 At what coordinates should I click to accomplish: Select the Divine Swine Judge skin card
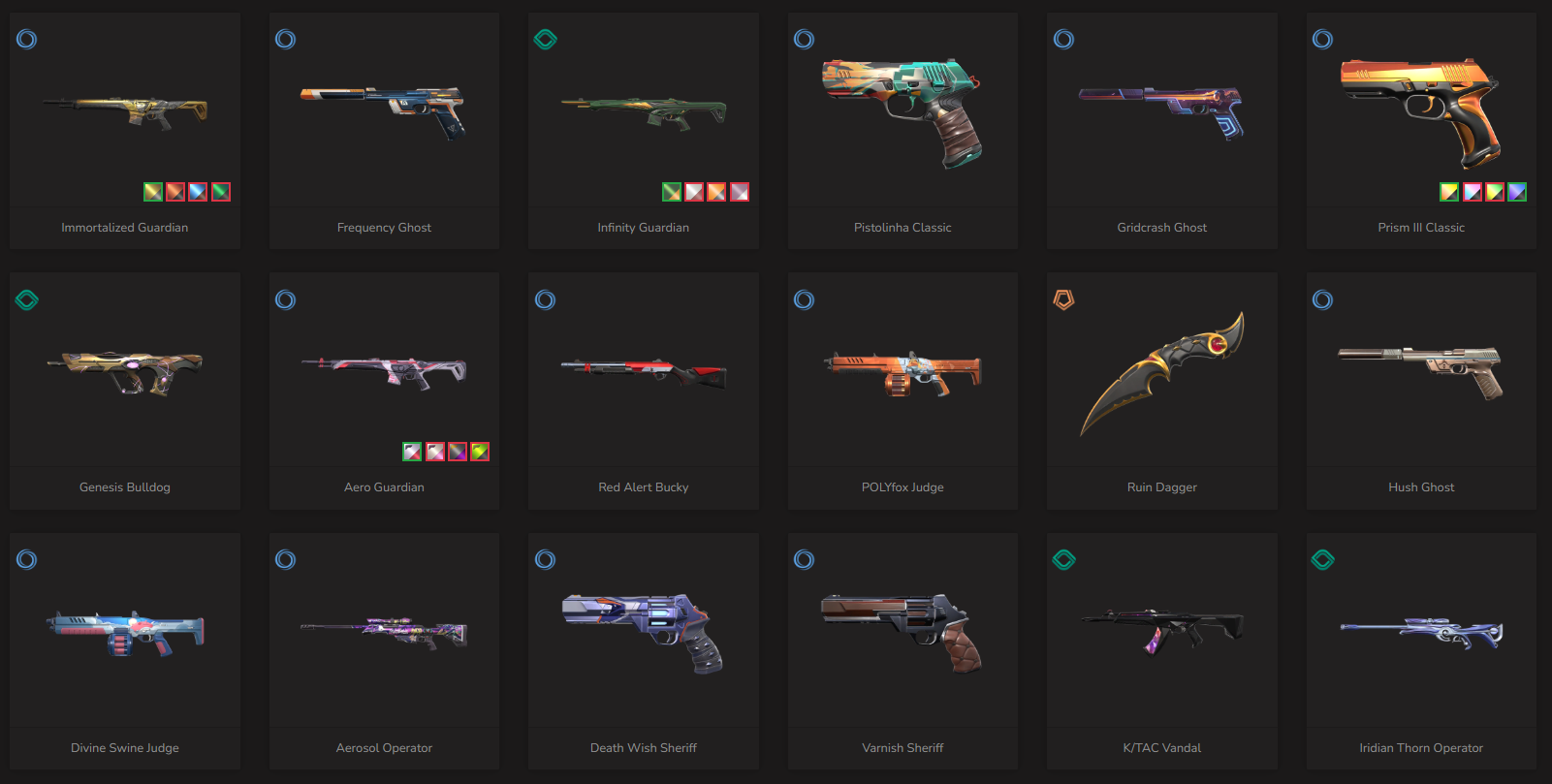[x=125, y=638]
